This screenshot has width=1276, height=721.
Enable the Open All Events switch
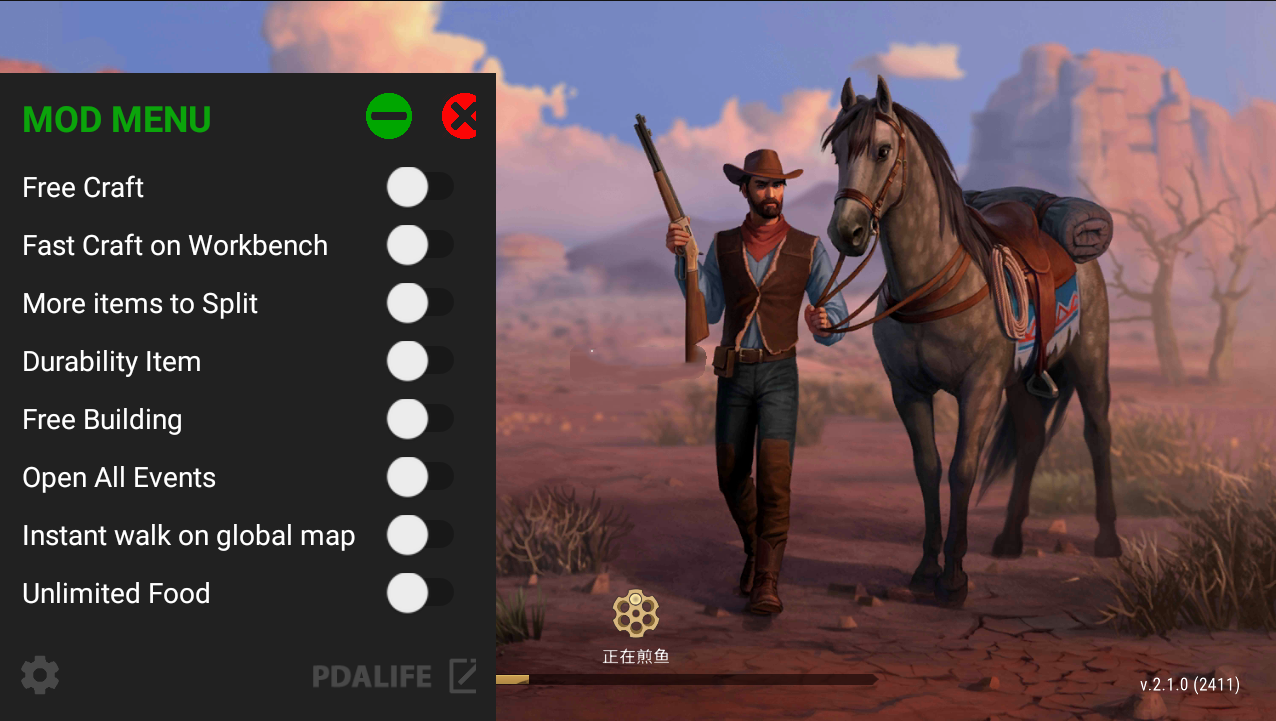click(x=419, y=477)
